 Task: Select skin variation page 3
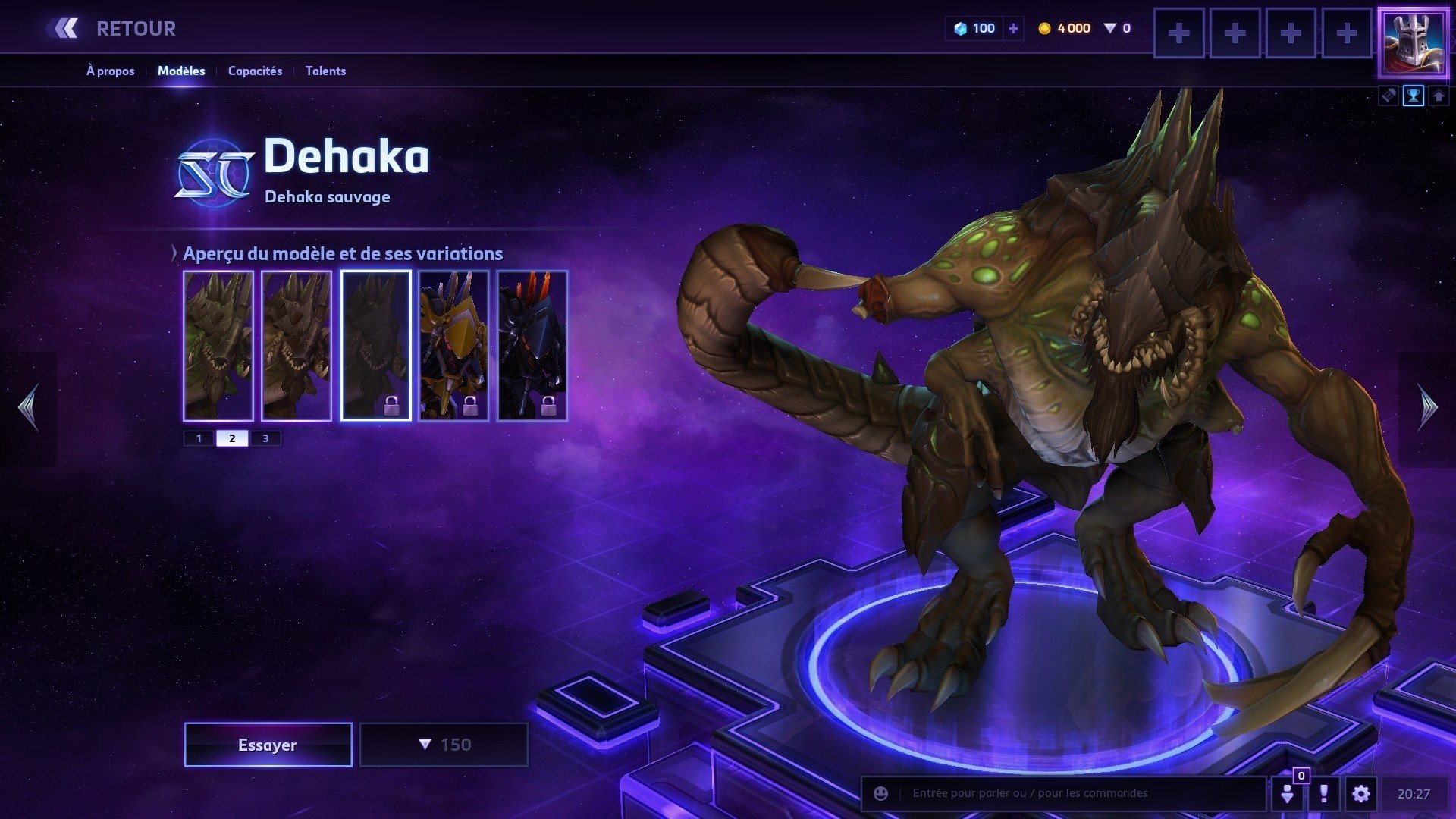click(265, 438)
